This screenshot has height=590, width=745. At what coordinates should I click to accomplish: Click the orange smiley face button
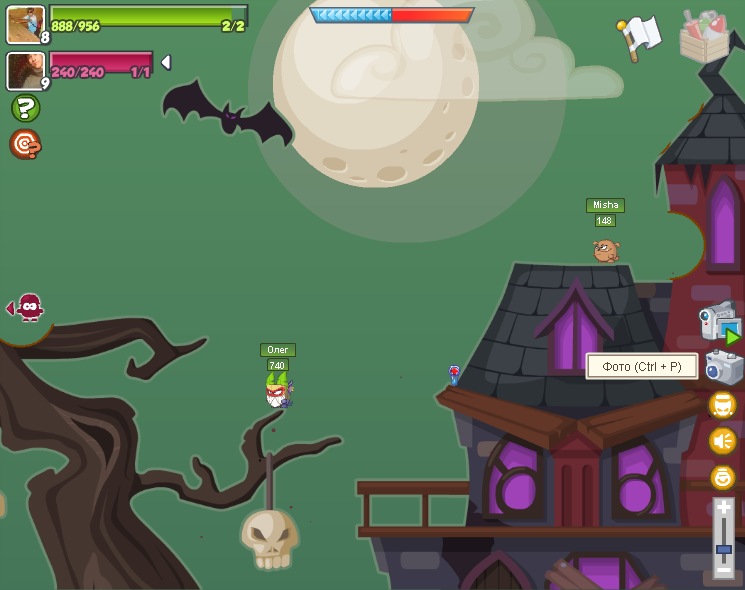(722, 477)
